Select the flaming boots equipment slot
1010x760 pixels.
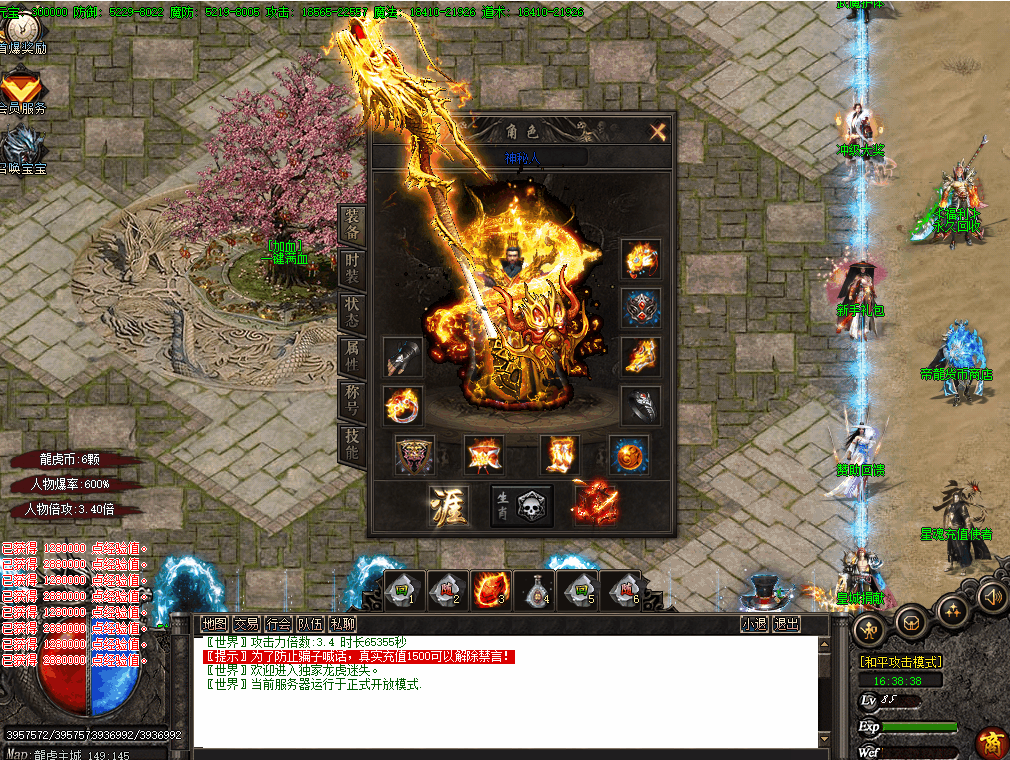click(561, 455)
